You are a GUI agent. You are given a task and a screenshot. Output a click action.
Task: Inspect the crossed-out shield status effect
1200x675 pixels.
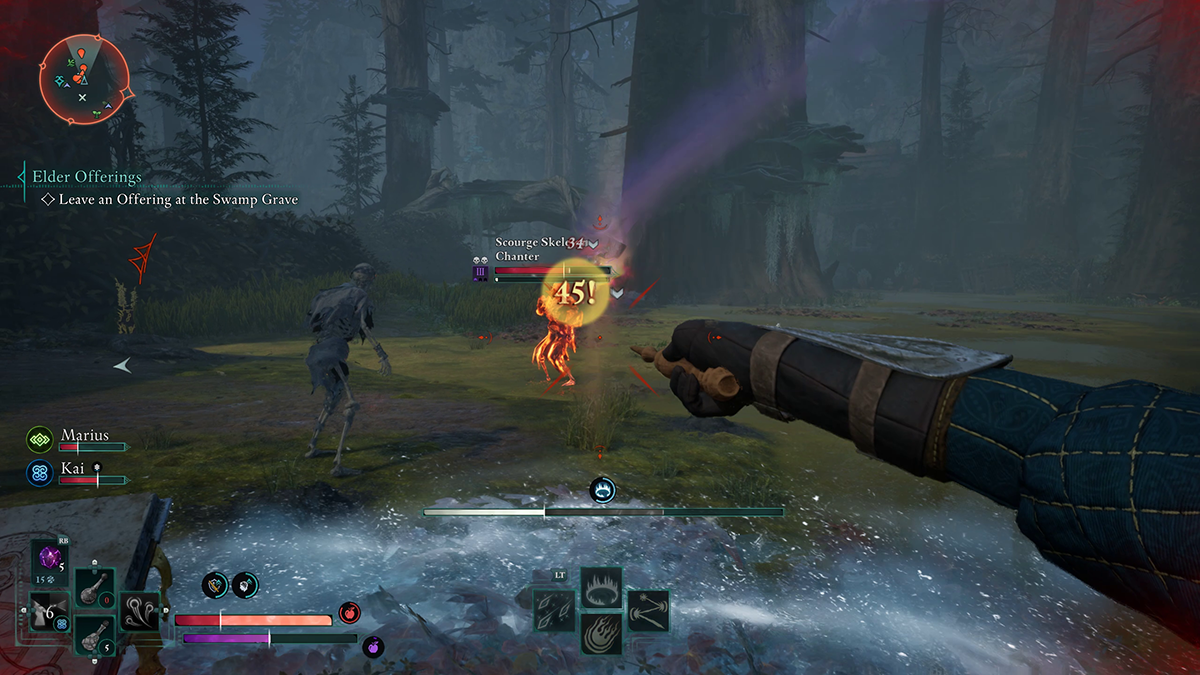coord(215,586)
